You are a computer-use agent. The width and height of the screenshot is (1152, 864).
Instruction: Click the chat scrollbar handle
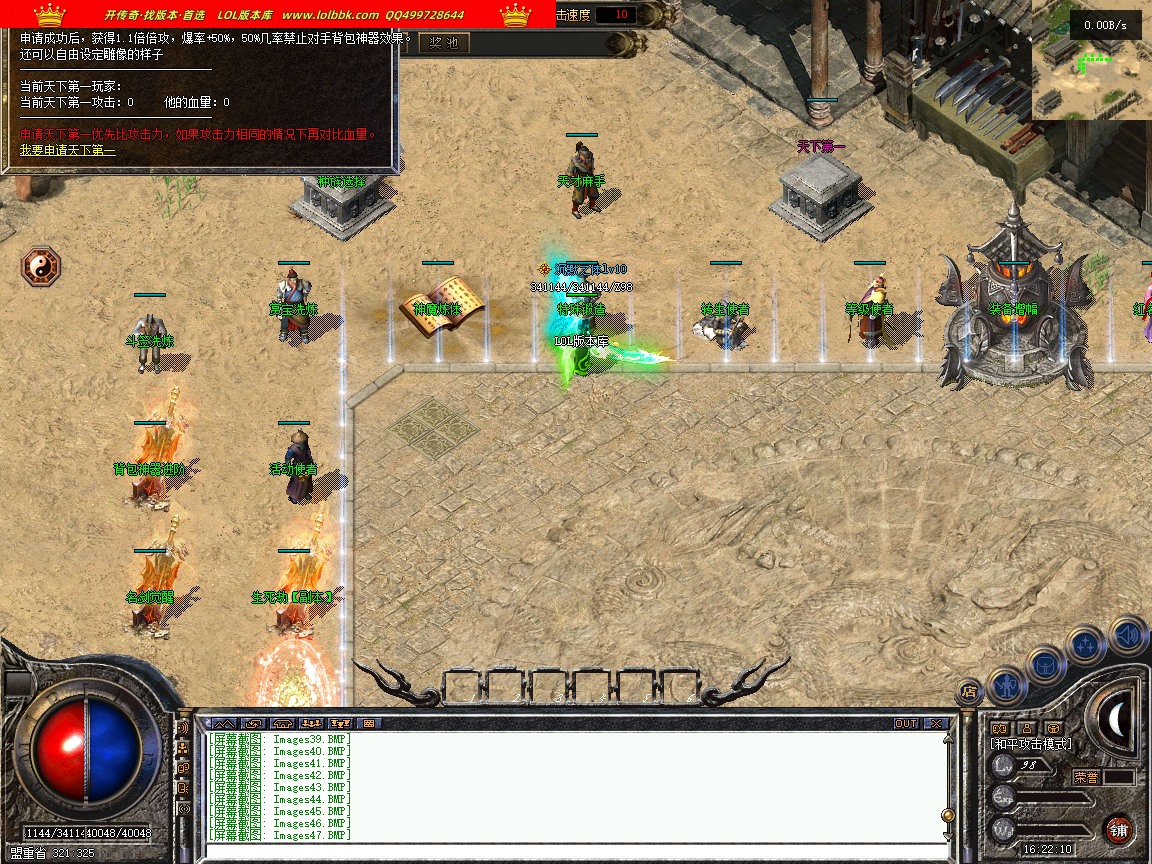[x=948, y=815]
